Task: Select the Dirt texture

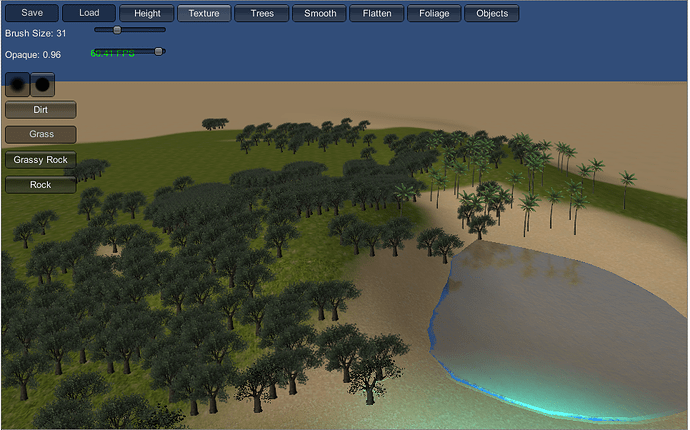Action: coord(41,110)
